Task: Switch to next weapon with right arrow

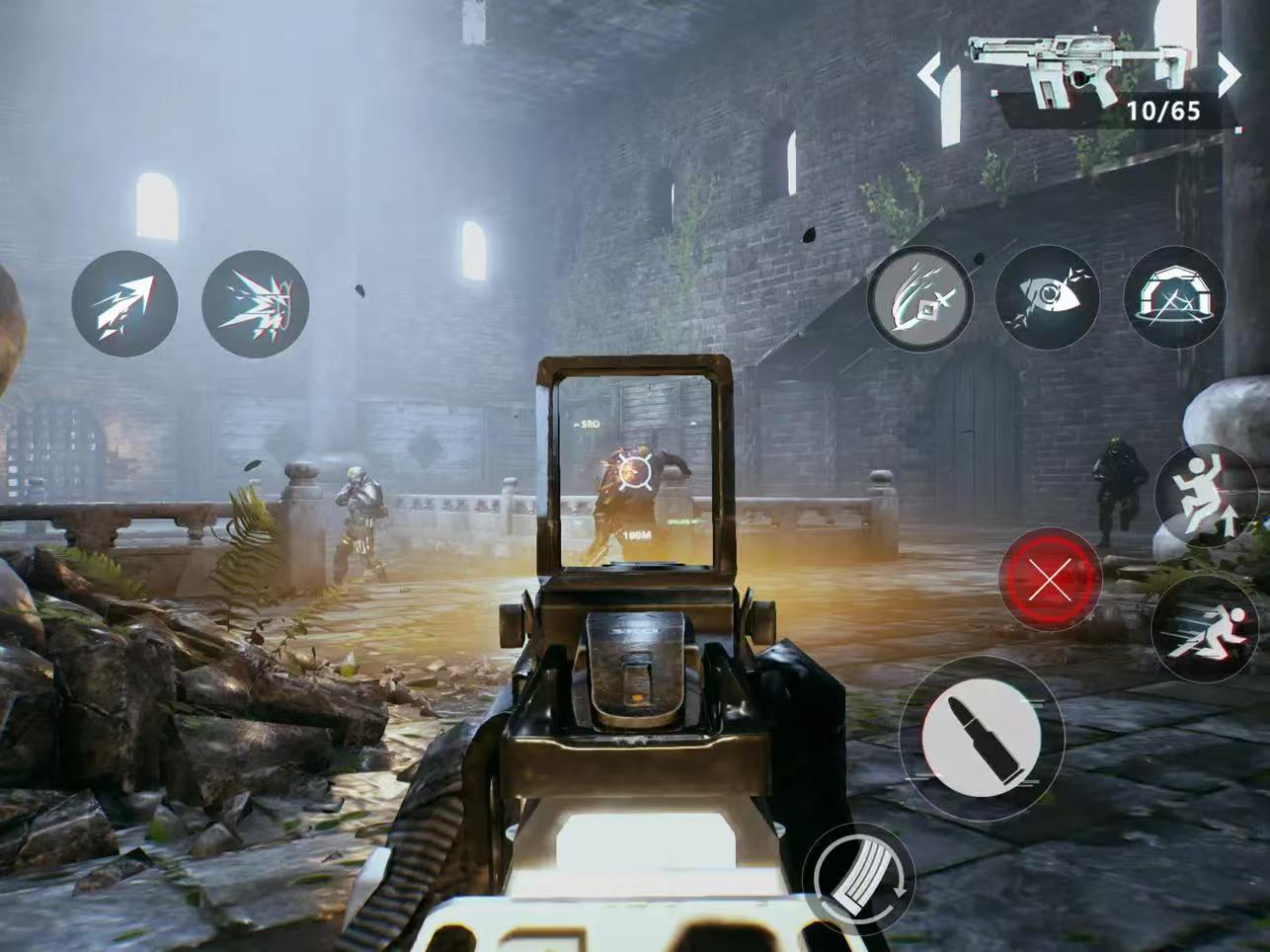Action: tap(1228, 75)
